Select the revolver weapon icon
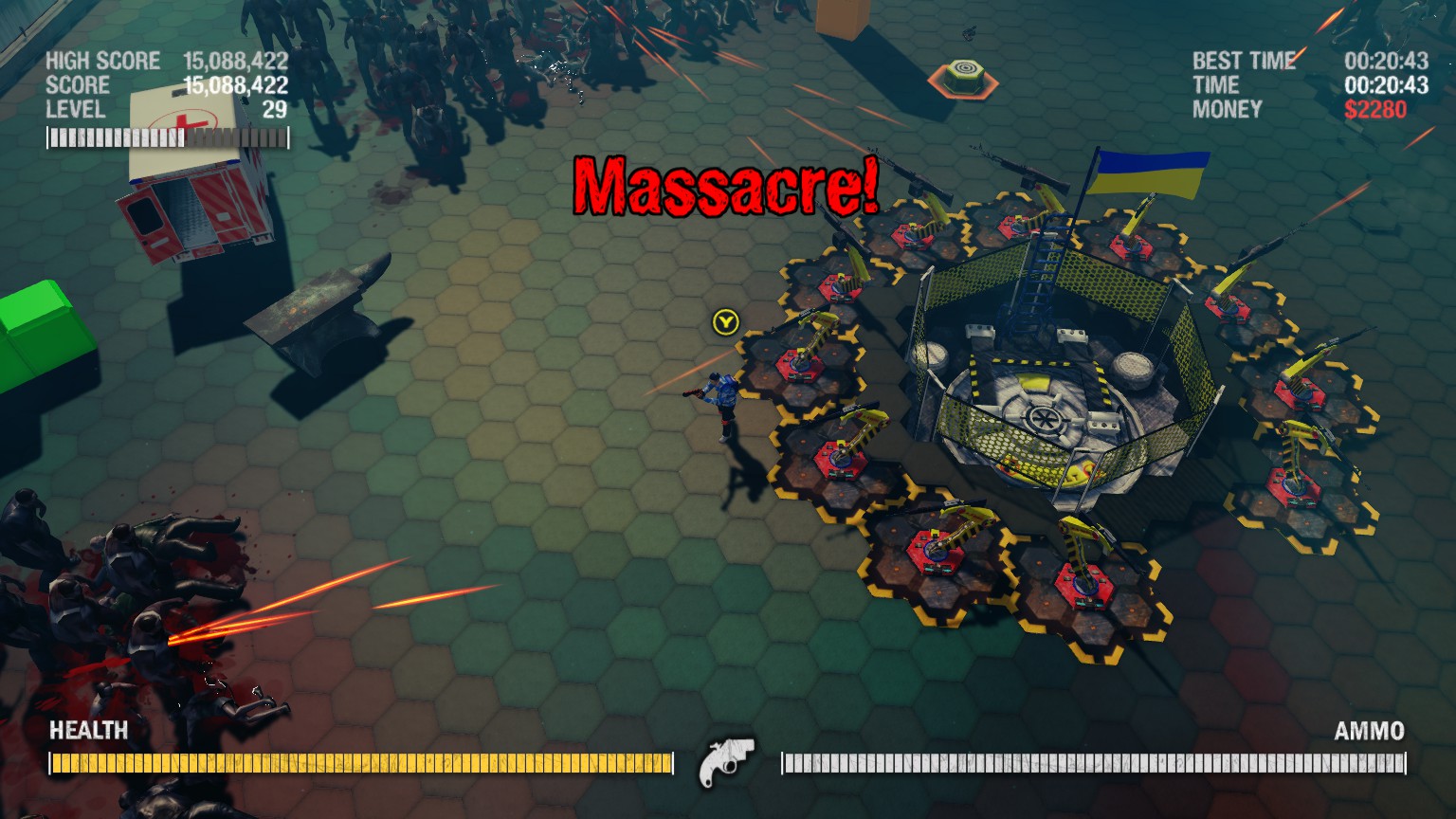This screenshot has width=1456, height=819. (x=725, y=761)
